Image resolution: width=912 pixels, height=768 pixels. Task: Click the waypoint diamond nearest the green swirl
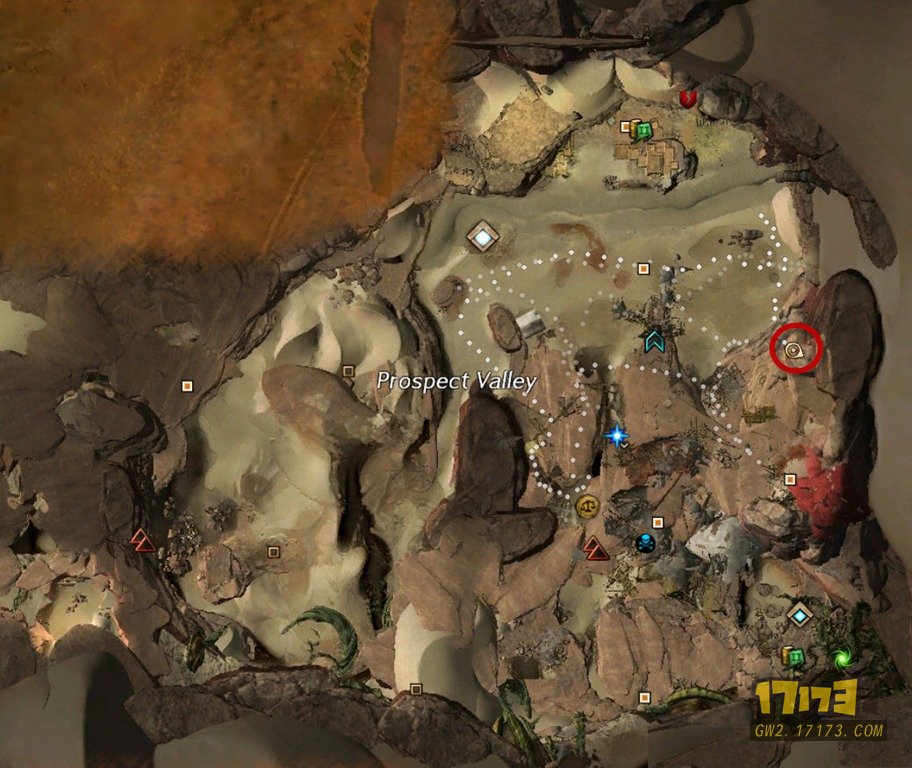tap(799, 614)
